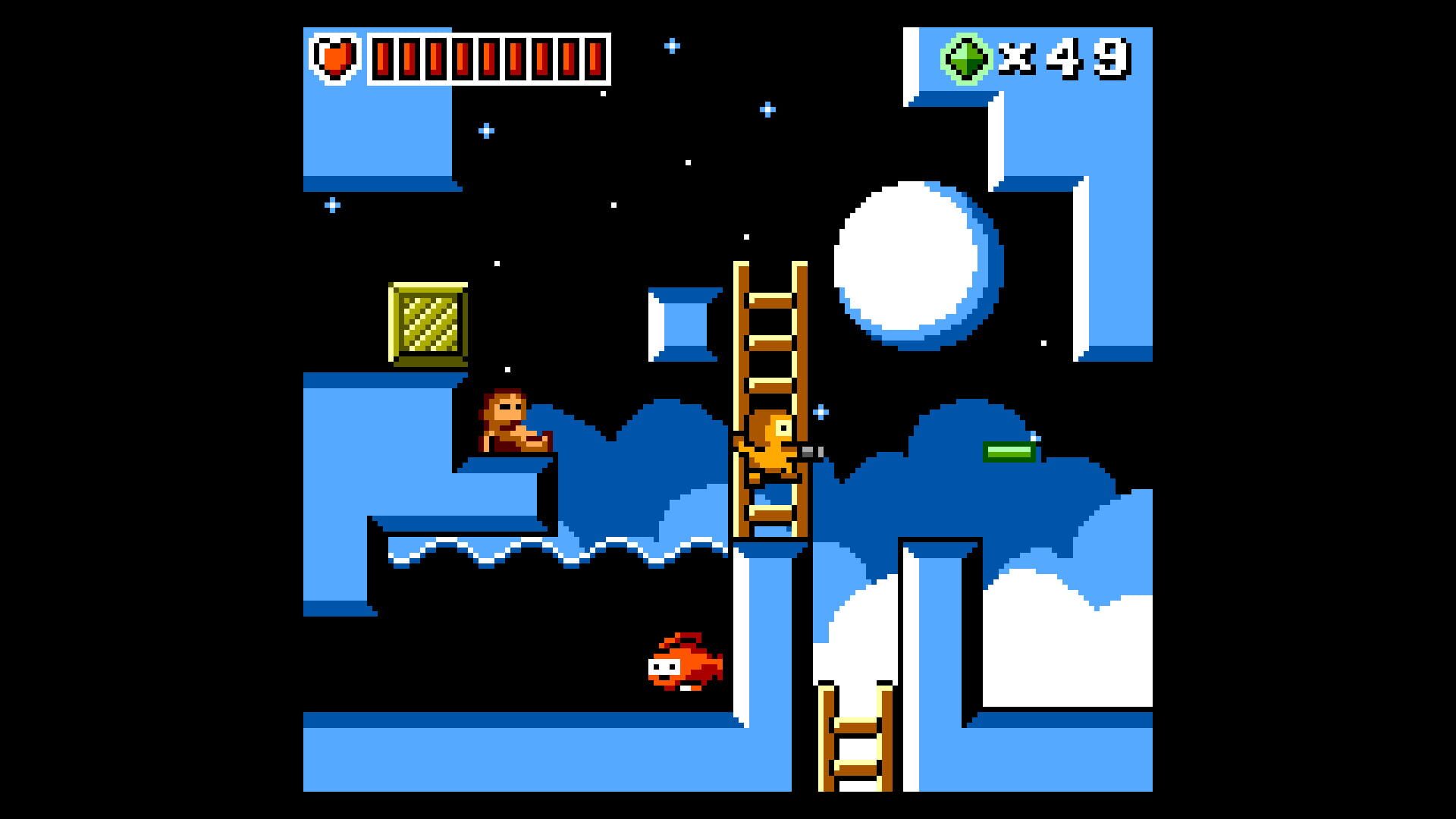This screenshot has width=1456, height=819.
Task: Click the small pillar block near the ladder top
Action: 682,322
